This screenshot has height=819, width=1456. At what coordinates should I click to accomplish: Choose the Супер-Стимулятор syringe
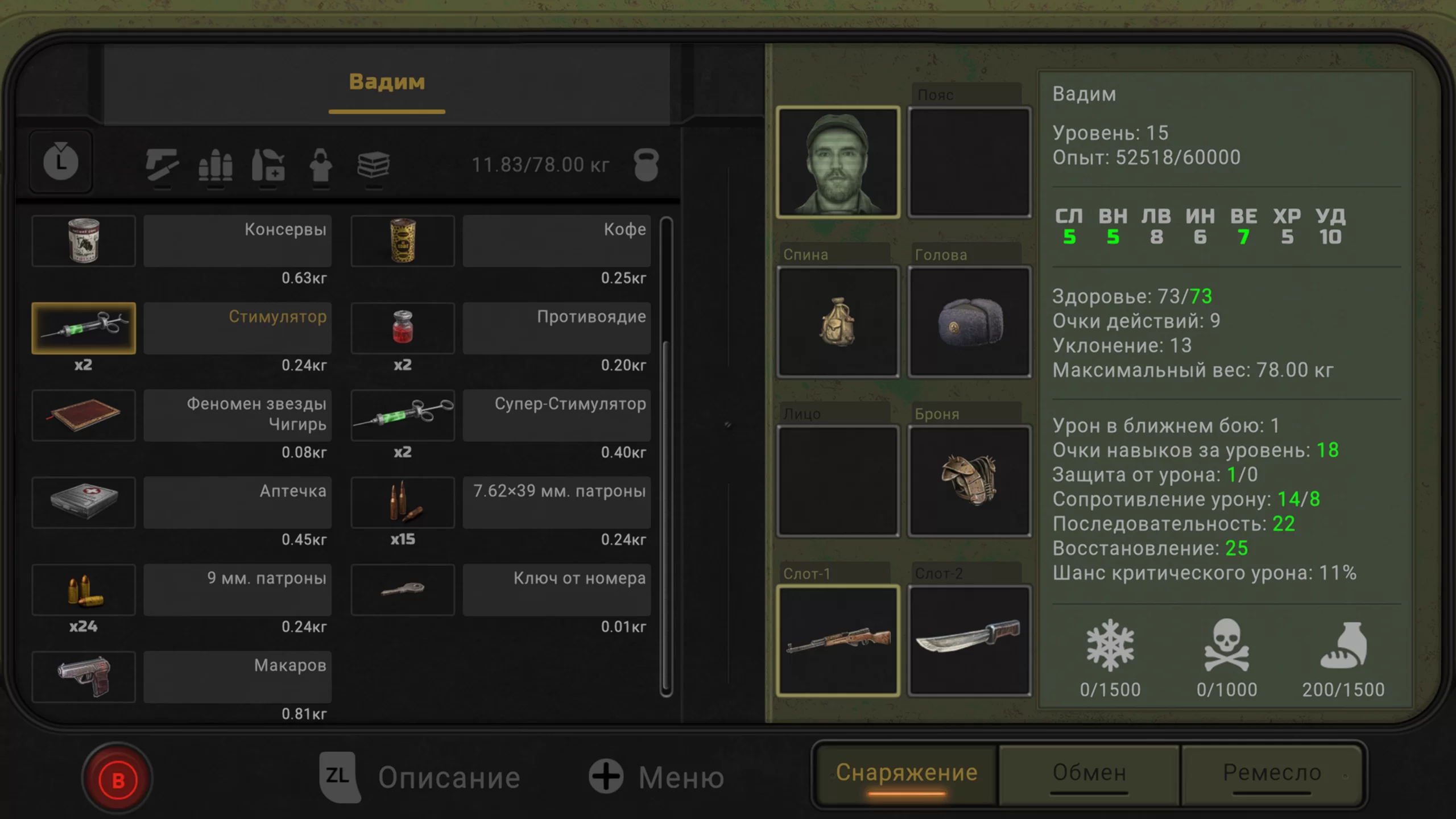point(403,415)
